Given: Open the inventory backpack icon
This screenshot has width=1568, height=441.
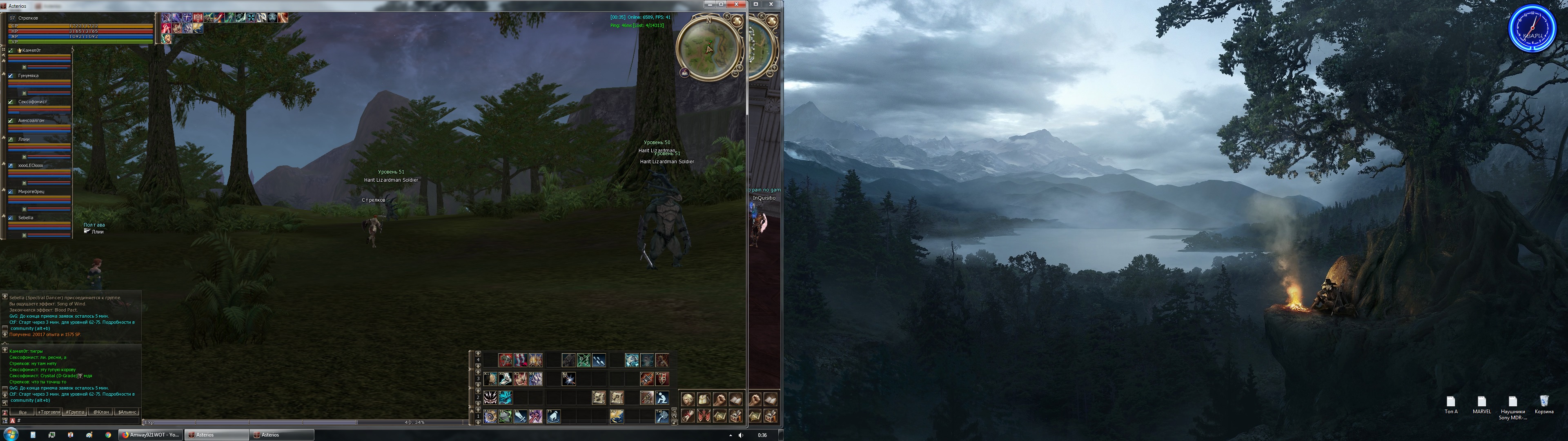Looking at the screenshot, I should 704,400.
